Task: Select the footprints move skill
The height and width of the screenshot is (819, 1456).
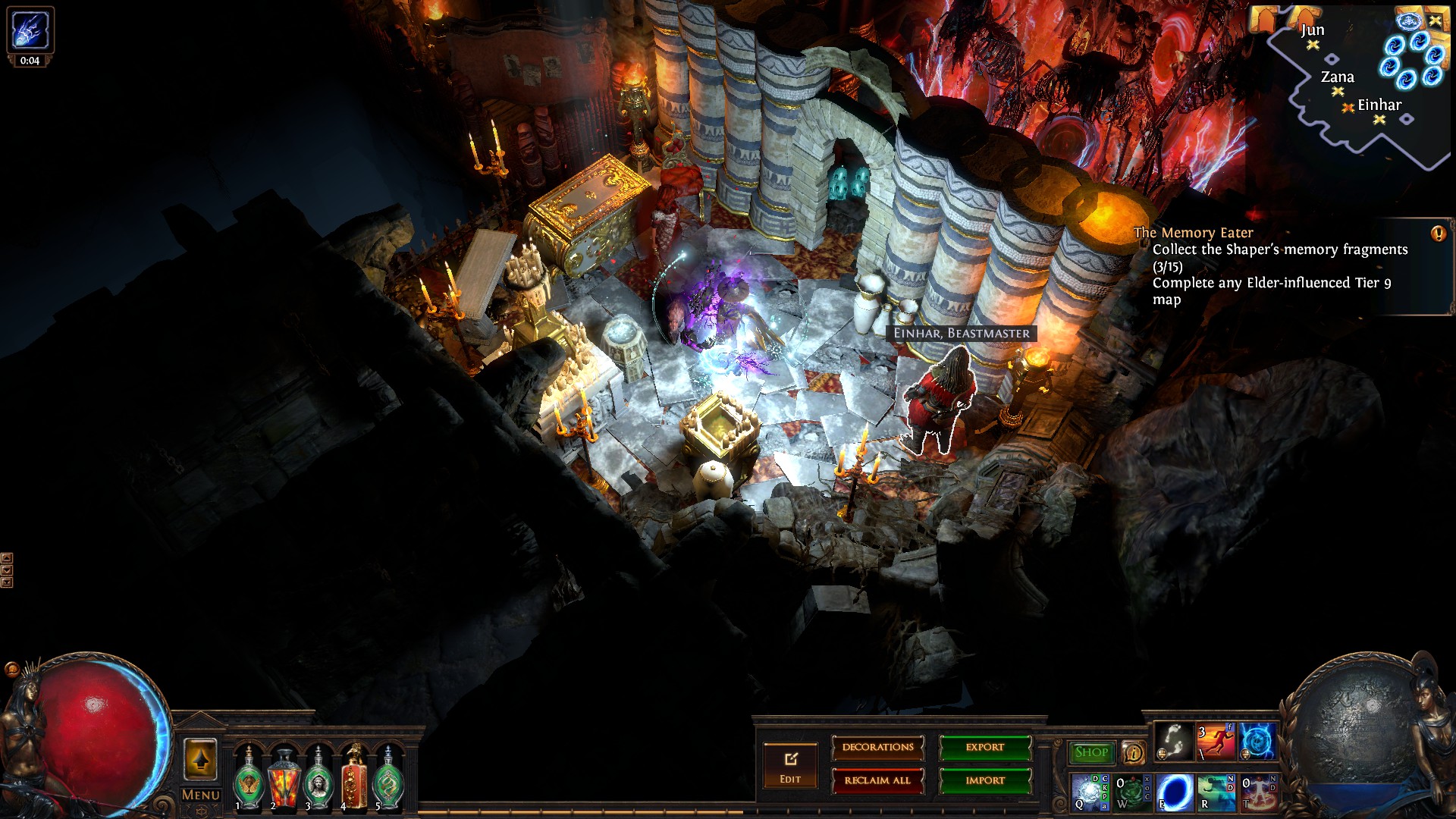Action: point(1173,741)
